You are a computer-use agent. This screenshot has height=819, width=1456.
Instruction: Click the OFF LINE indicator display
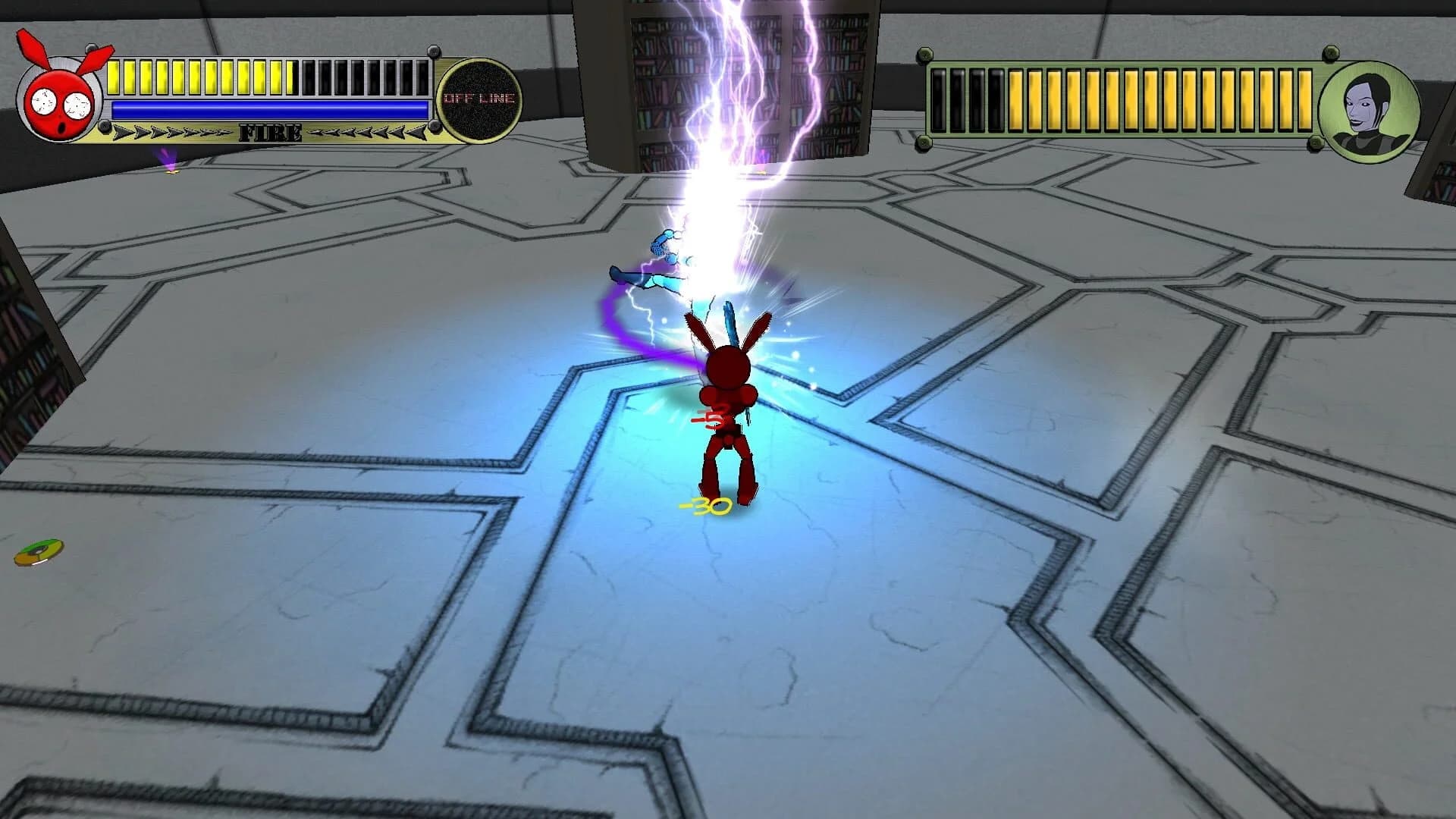pos(481,97)
